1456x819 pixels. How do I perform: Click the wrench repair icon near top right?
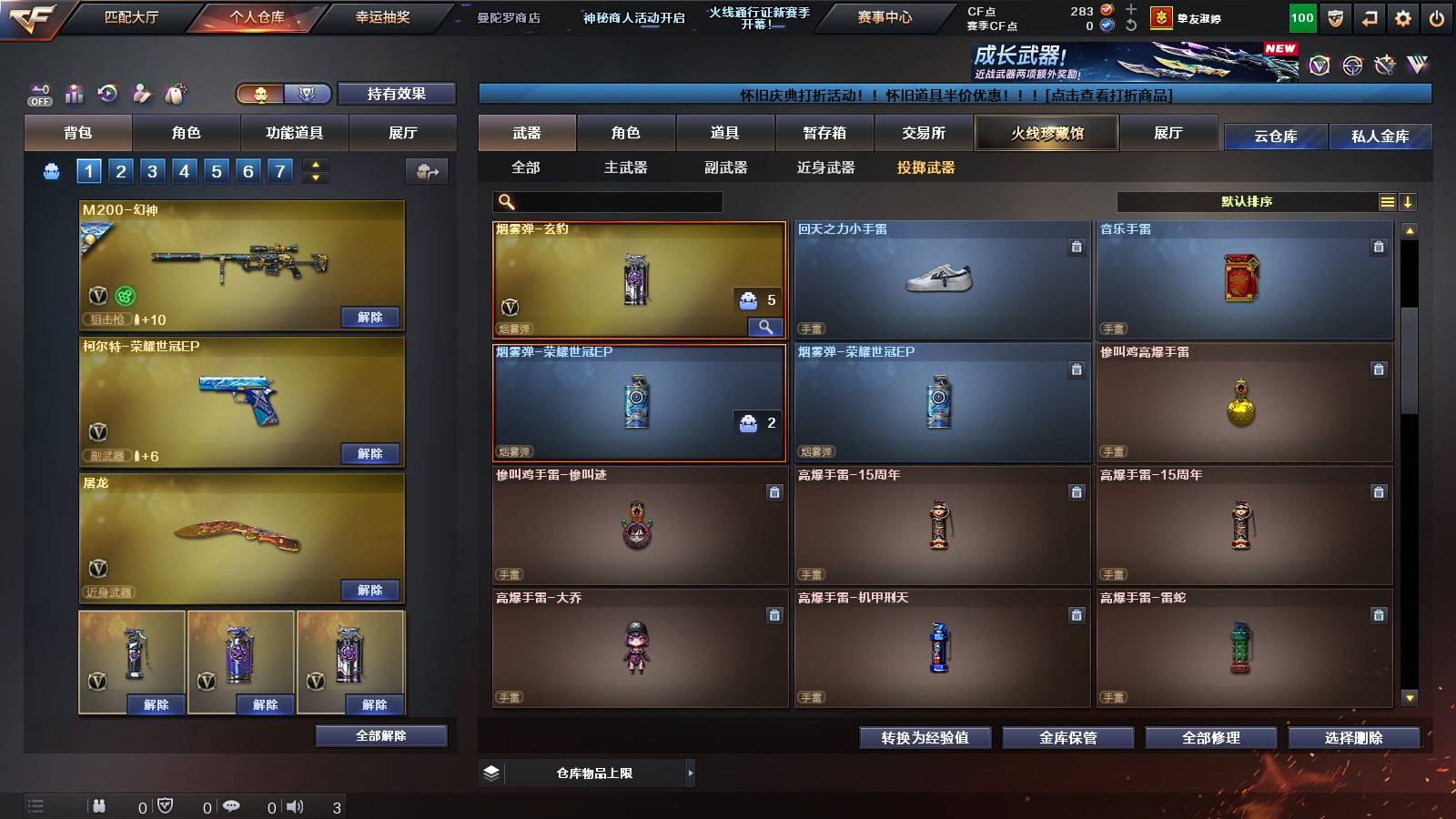(1386, 66)
